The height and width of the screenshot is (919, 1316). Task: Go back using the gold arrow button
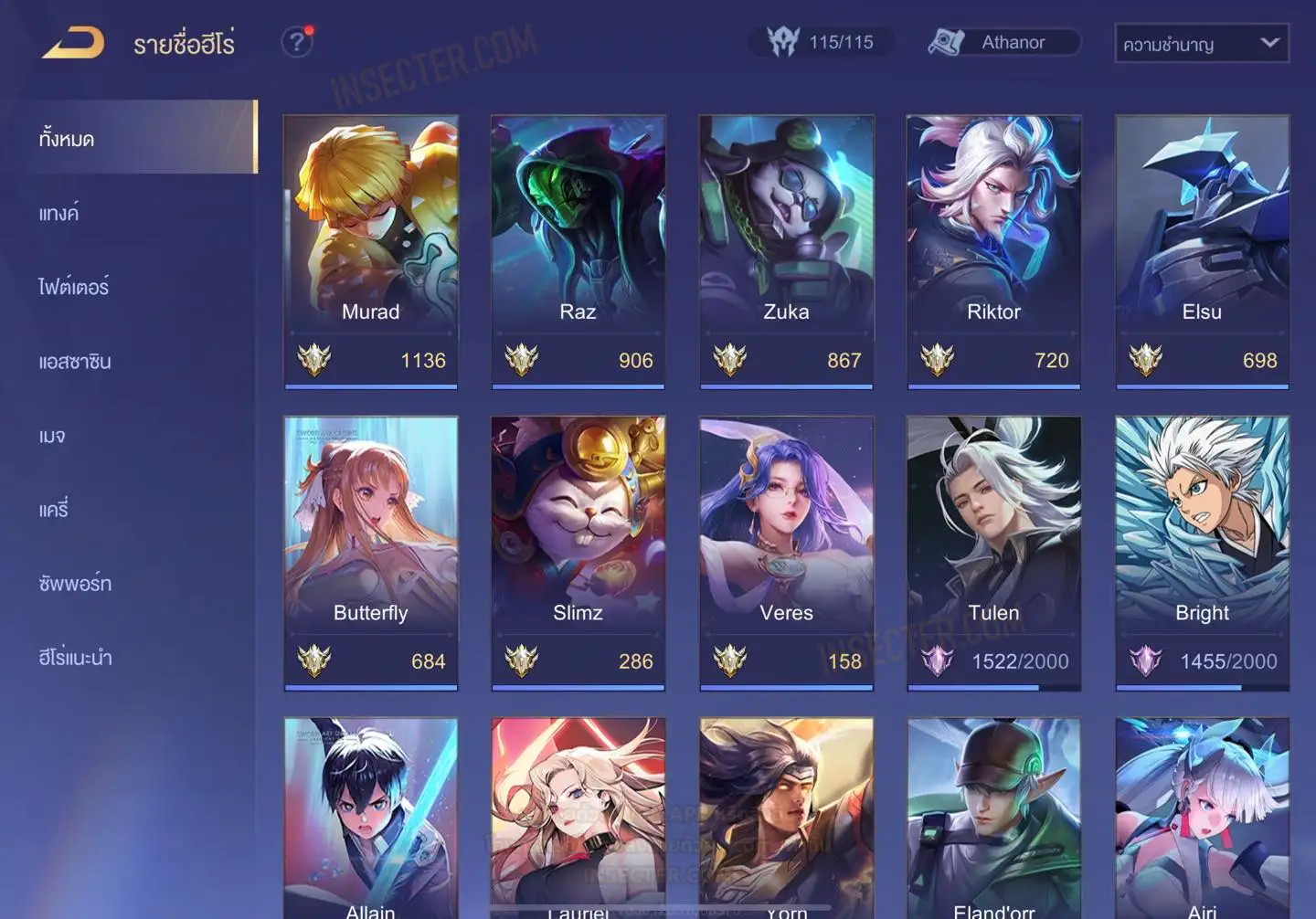[x=73, y=43]
